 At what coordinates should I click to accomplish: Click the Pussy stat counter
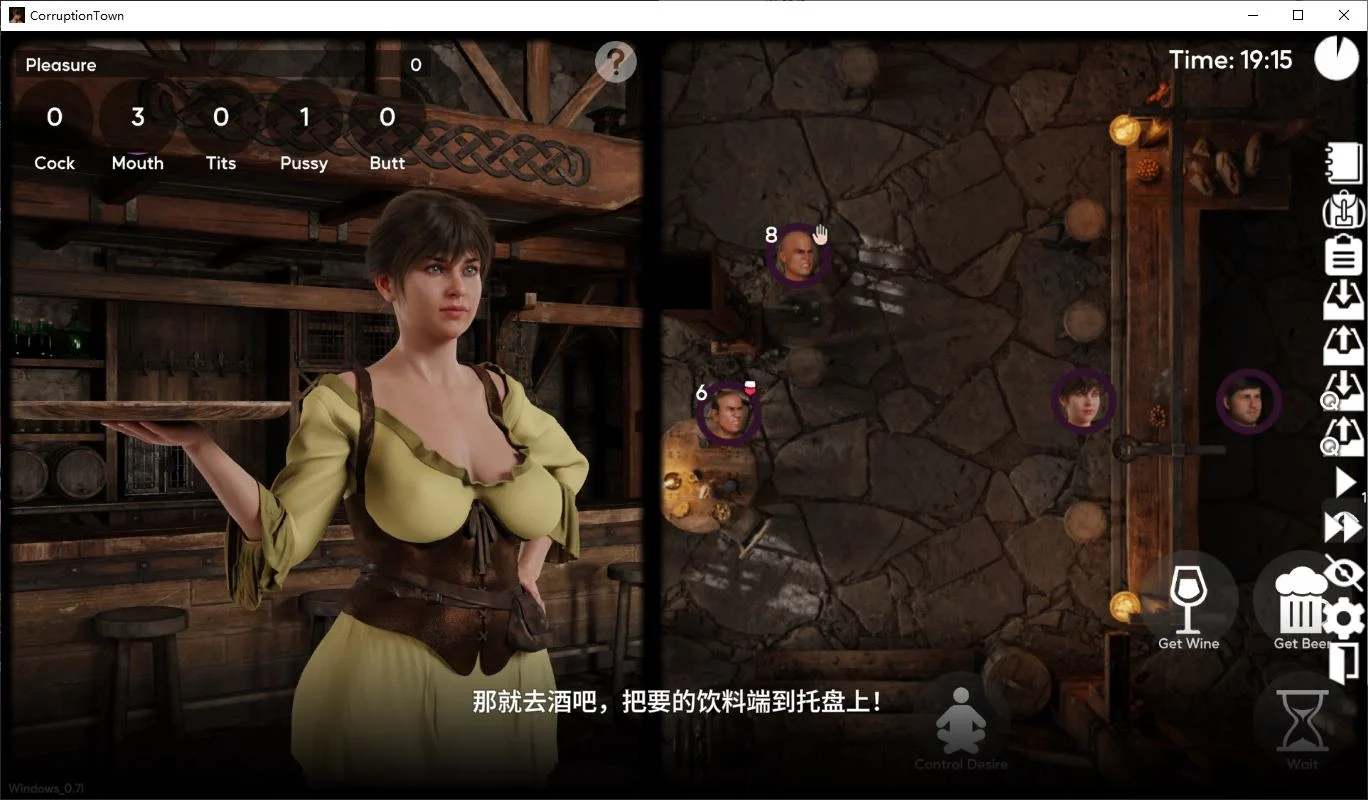(304, 133)
